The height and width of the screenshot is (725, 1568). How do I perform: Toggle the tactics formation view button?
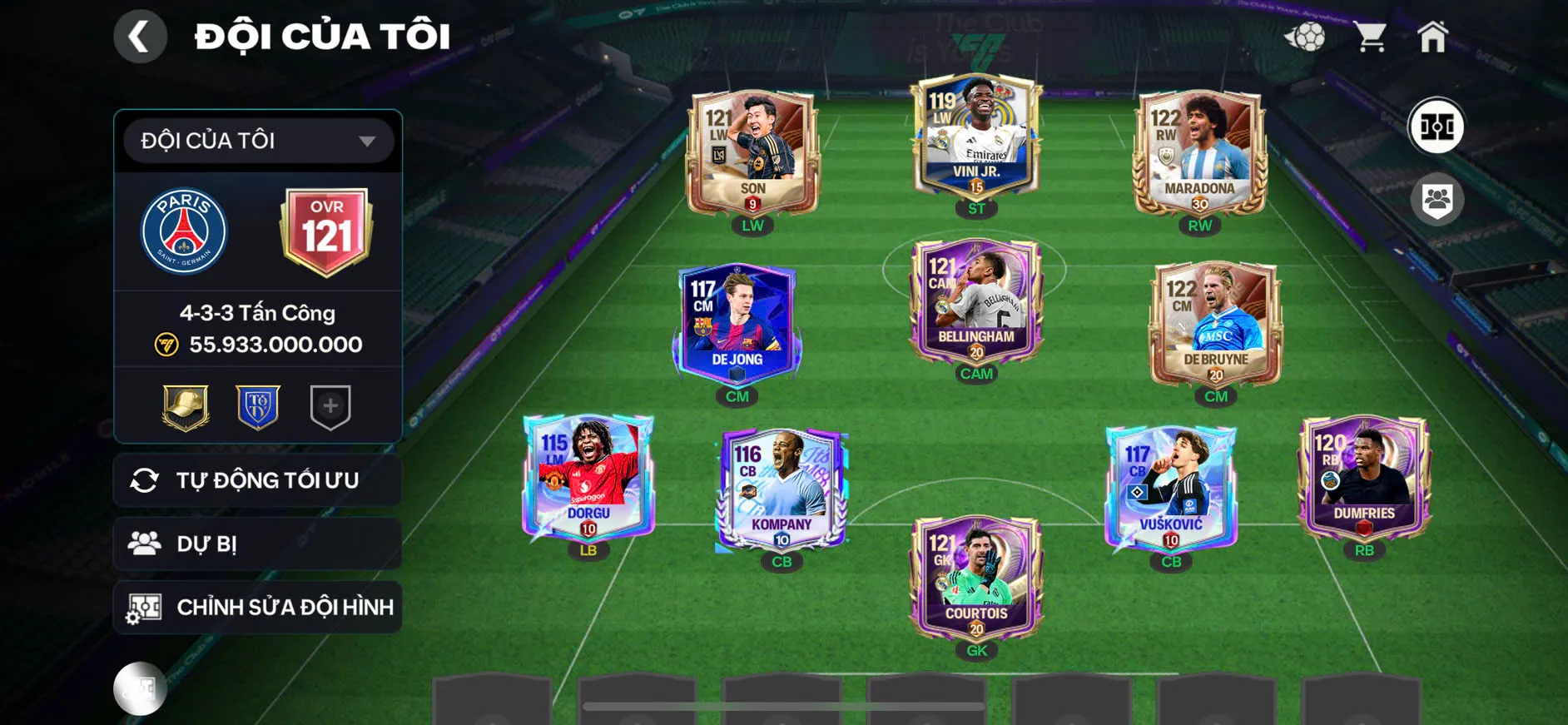(x=1436, y=127)
